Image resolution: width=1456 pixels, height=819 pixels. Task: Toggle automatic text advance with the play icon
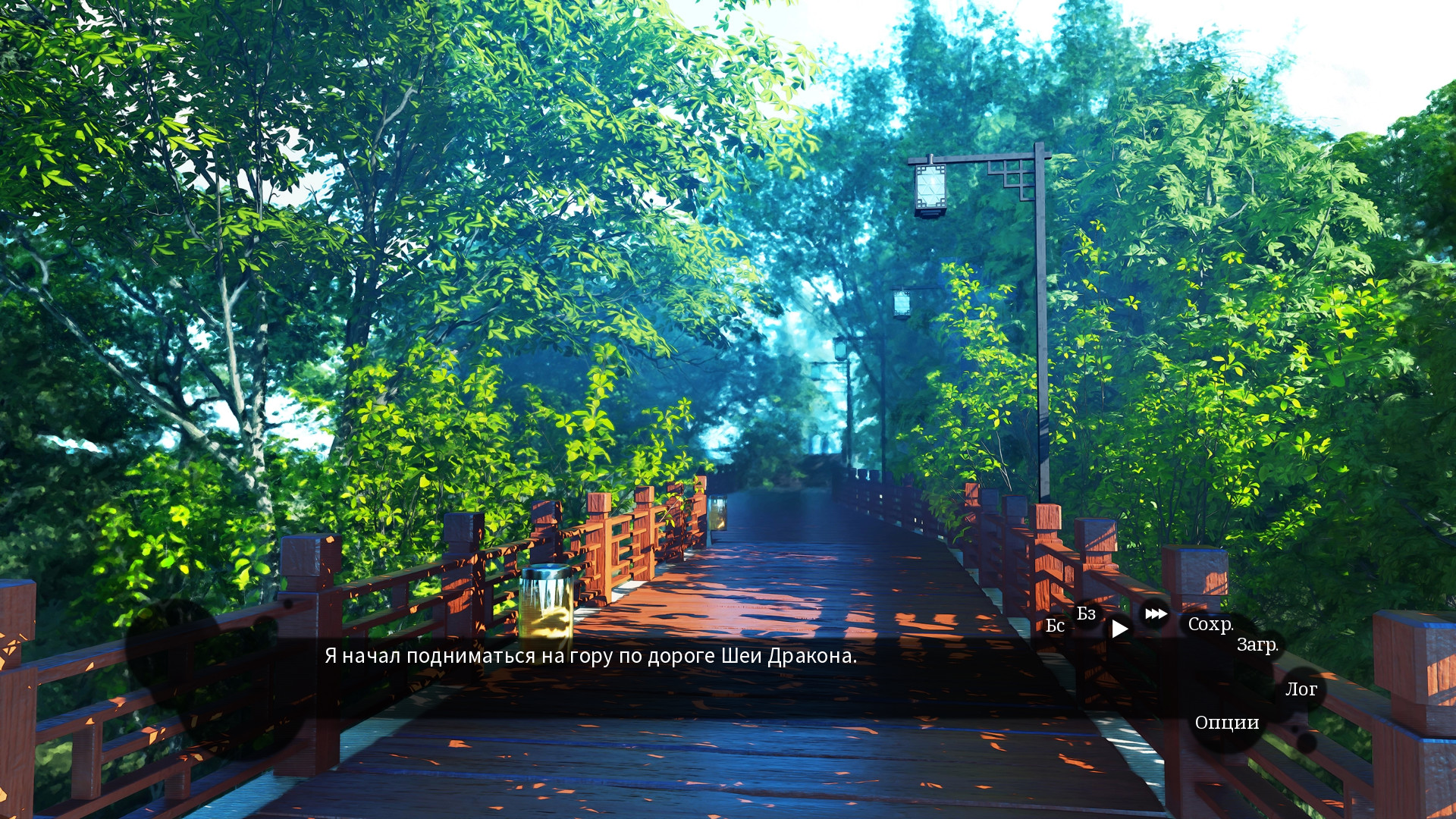point(1119,628)
